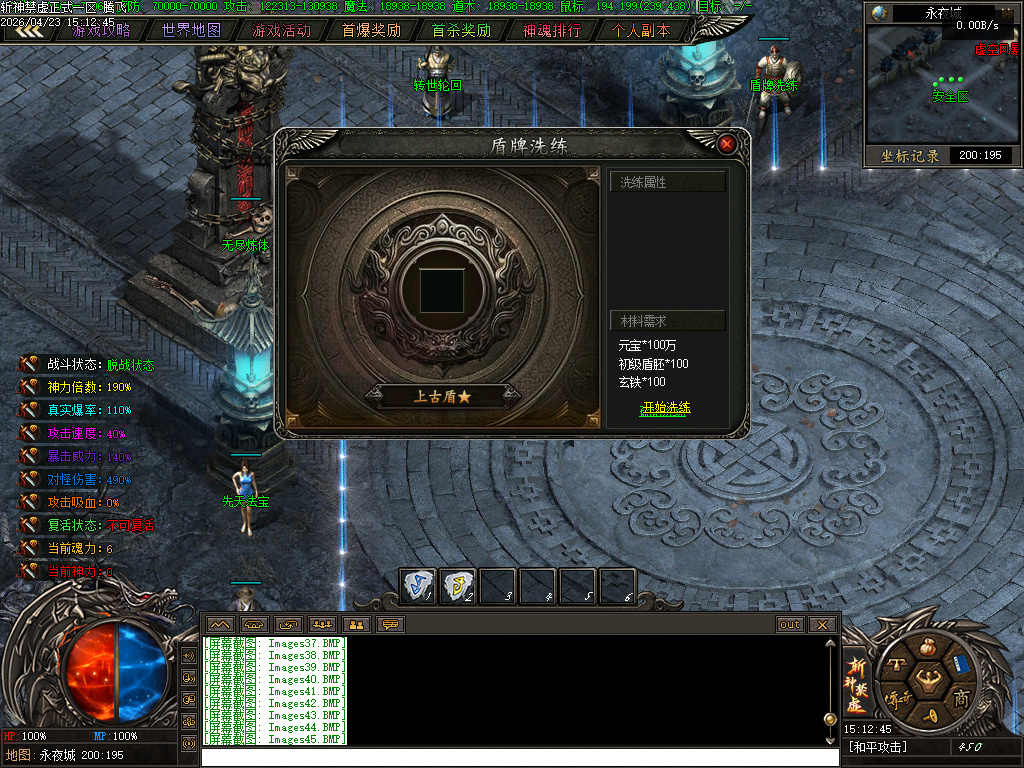Open the 神魂排行 ranking menu
This screenshot has height=768, width=1024.
[551, 30]
